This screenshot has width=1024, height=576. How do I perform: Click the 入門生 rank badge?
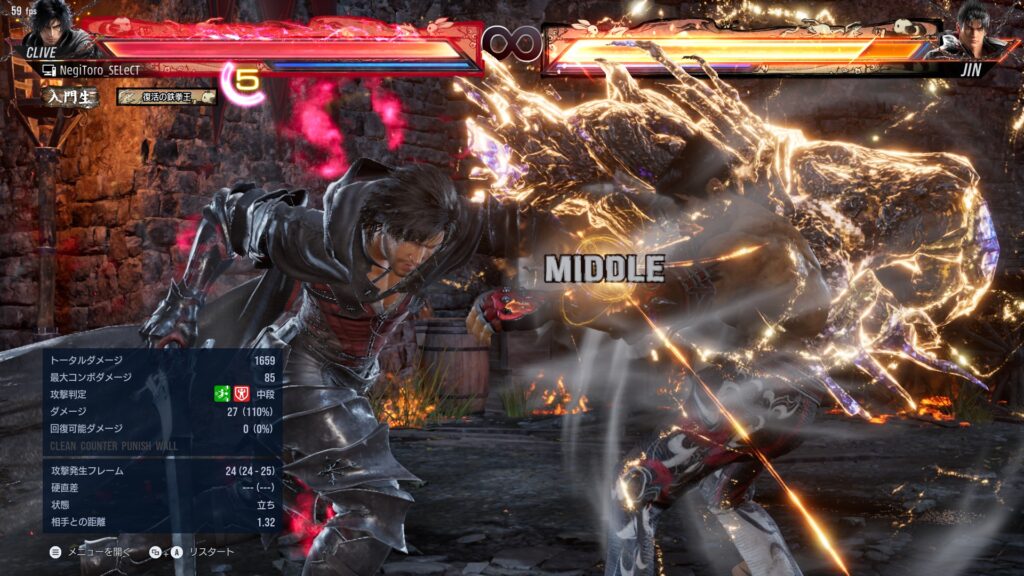(x=70, y=97)
